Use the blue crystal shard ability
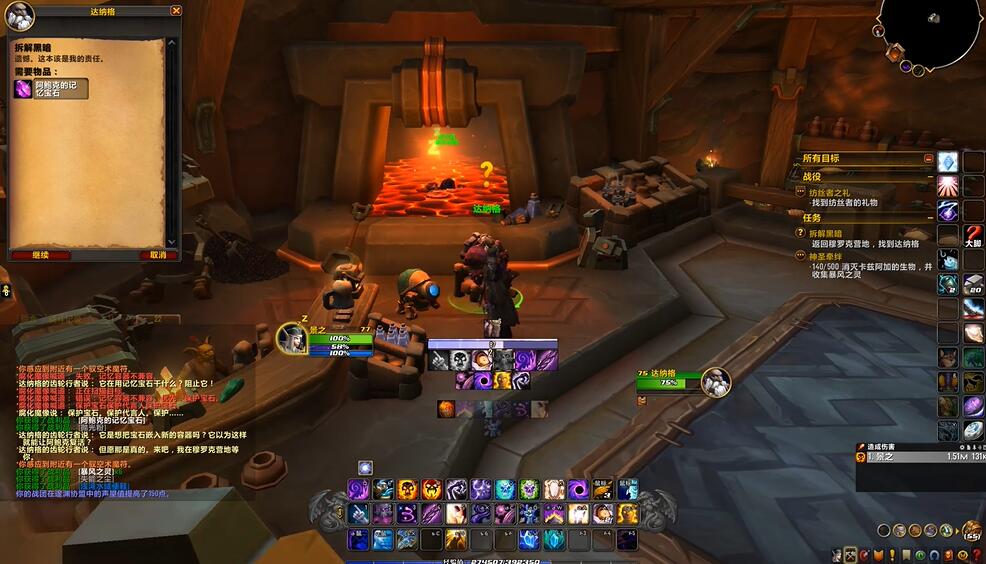This screenshot has height=564, width=986. pos(529,540)
